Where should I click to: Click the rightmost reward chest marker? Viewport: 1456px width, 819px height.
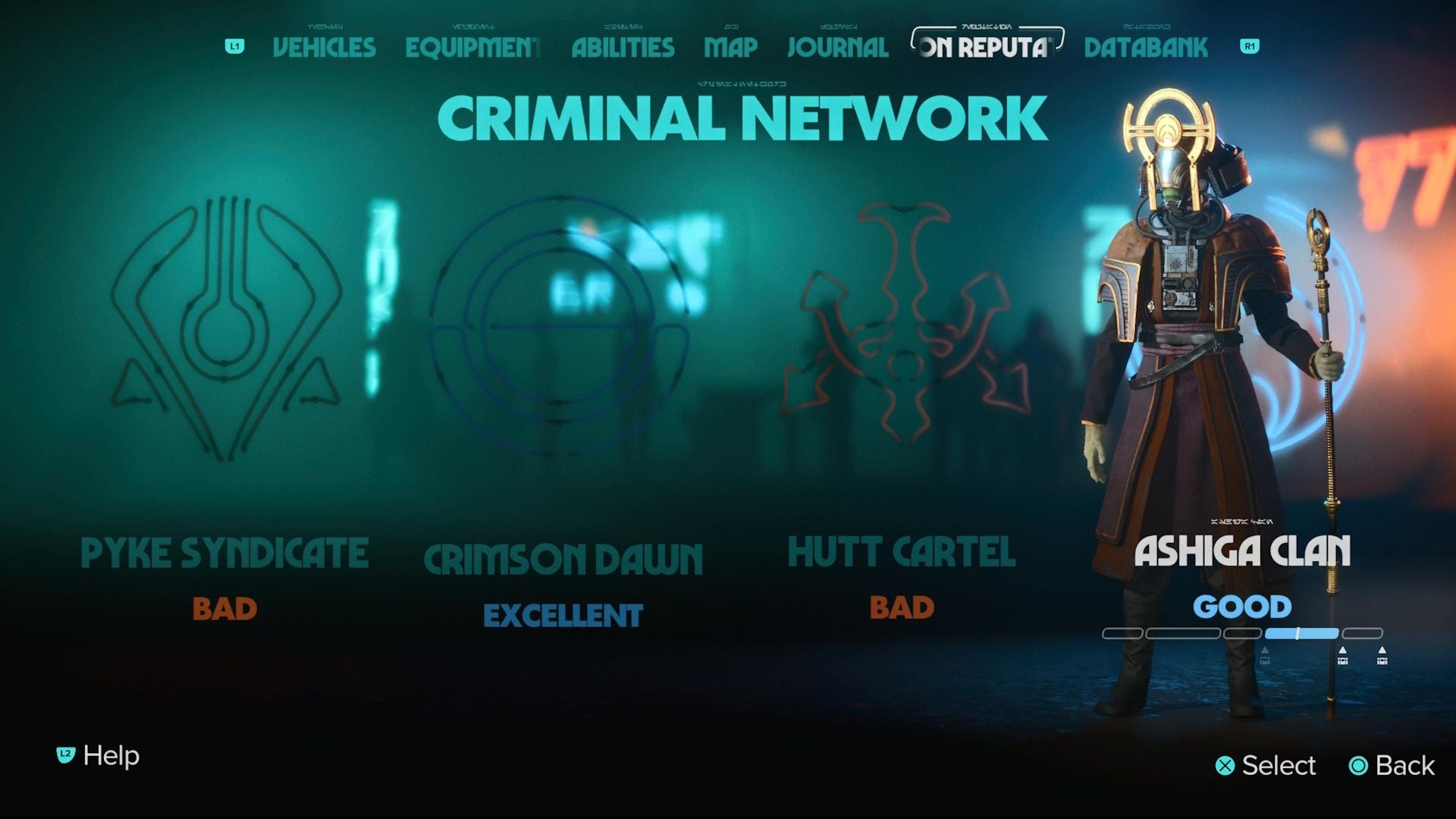[x=1382, y=661]
